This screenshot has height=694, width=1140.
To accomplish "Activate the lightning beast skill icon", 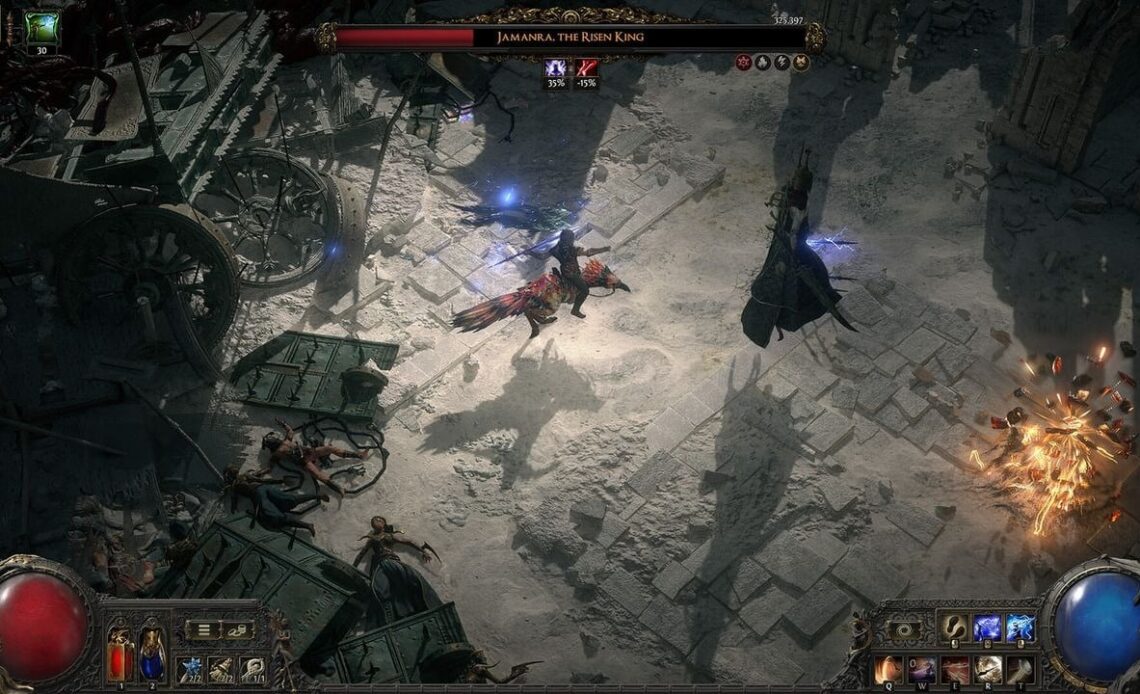I will coord(1019,627).
